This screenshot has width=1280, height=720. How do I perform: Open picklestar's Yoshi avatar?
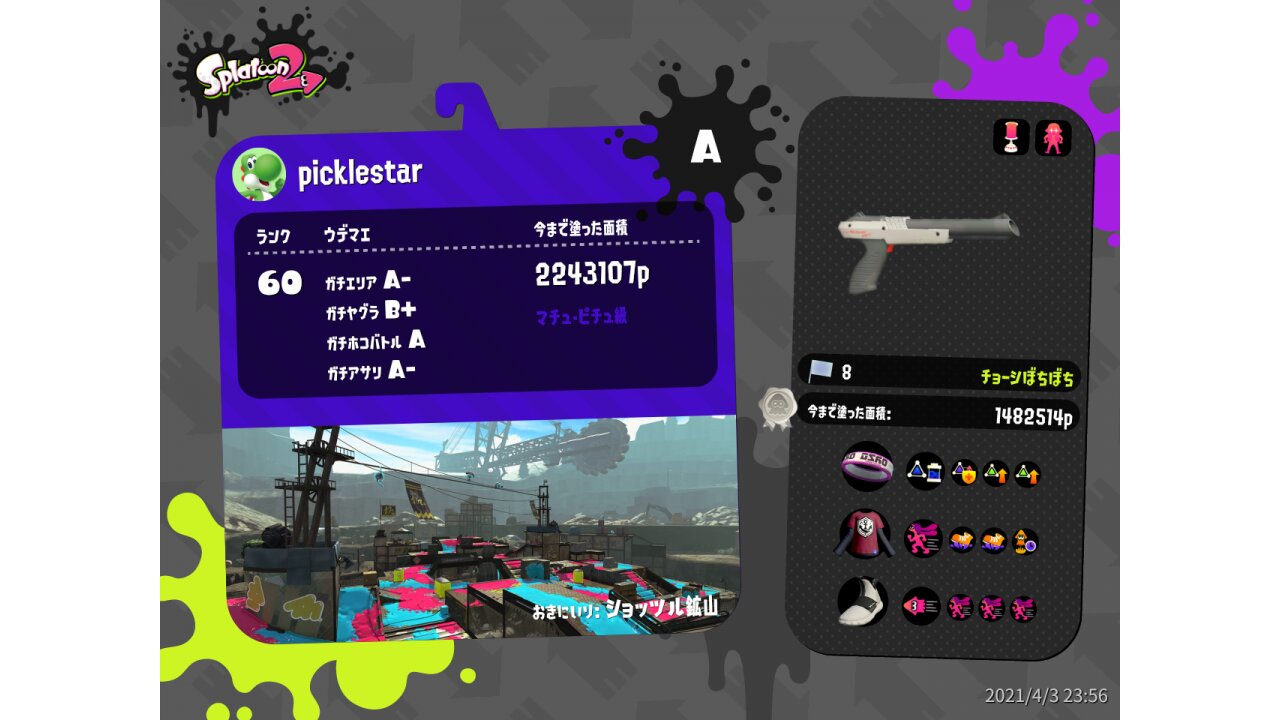pos(259,174)
